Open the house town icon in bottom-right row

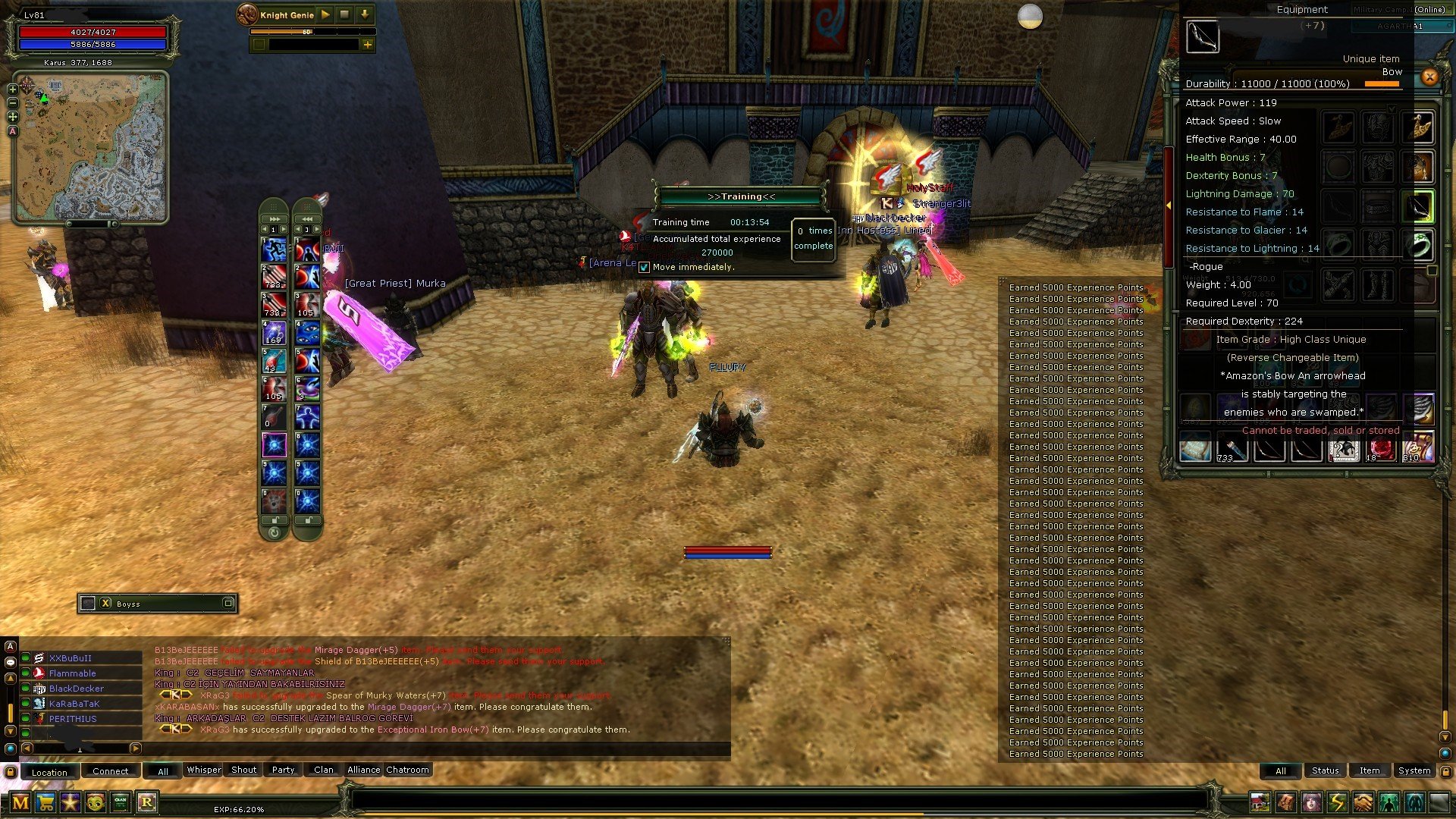pyautogui.click(x=1260, y=802)
